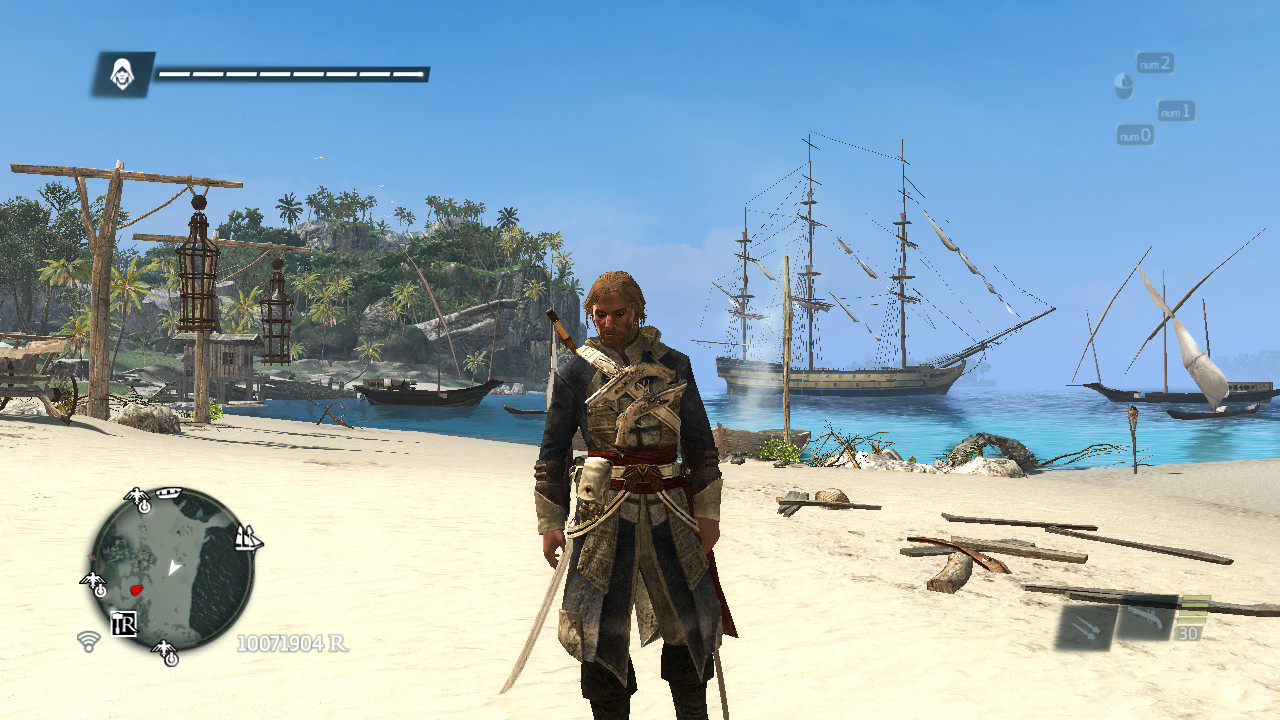Open the red objective marker on the minimap
Screen dimensions: 1280x720
[x=135, y=591]
